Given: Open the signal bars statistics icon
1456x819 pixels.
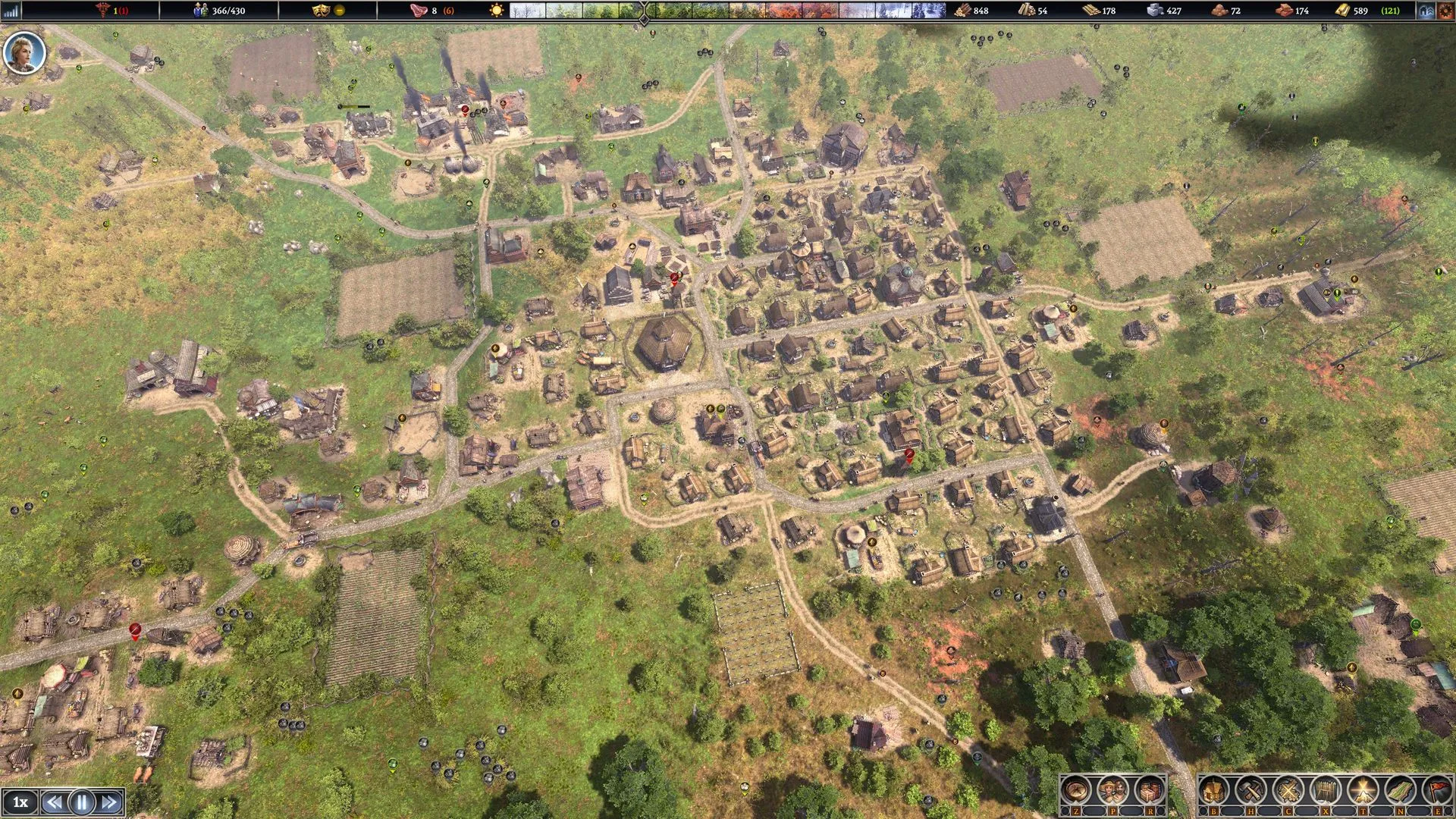Looking at the screenshot, I should pos(11,11).
